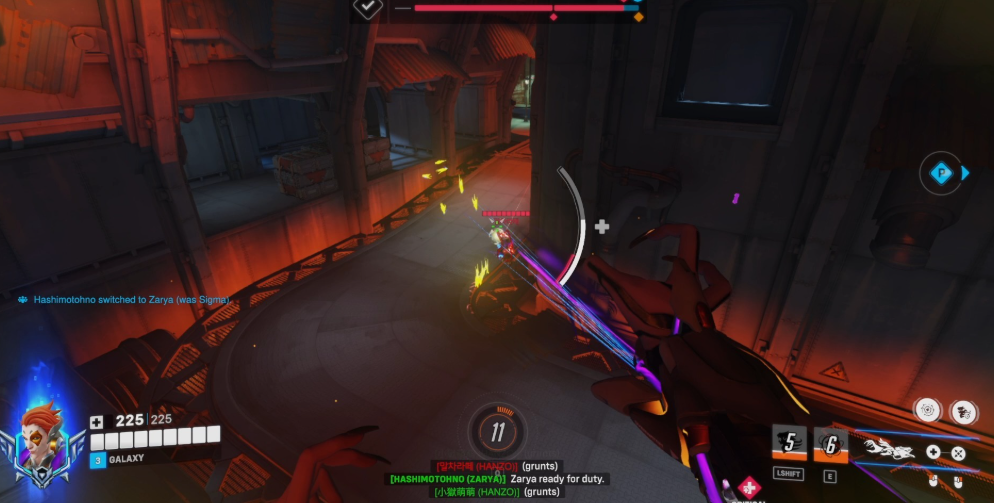The width and height of the screenshot is (994, 503).
Task: Activate the Biotic Orb ability icon
Action: coord(830,443)
